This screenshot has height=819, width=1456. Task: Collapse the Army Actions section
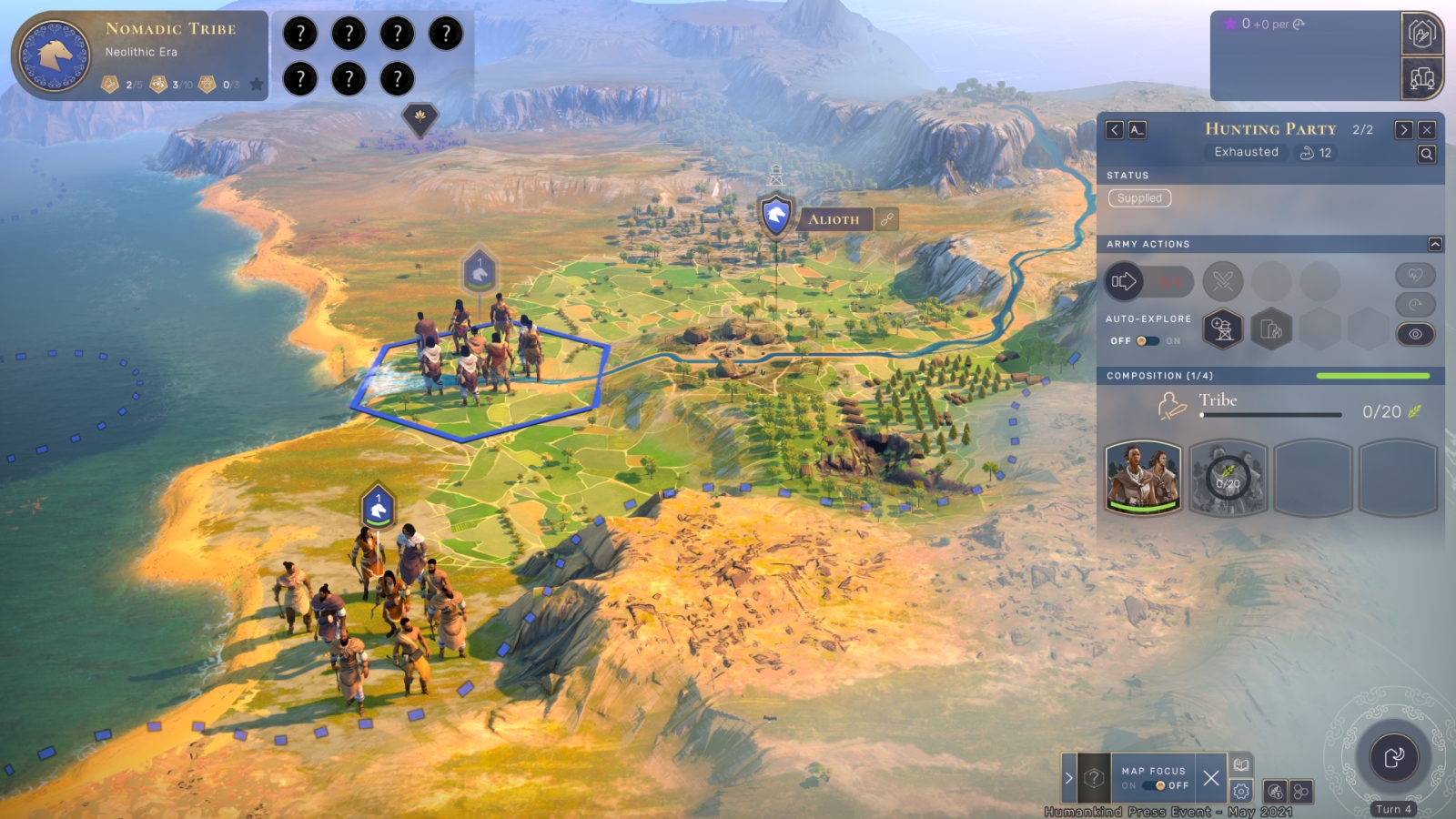[x=1435, y=244]
